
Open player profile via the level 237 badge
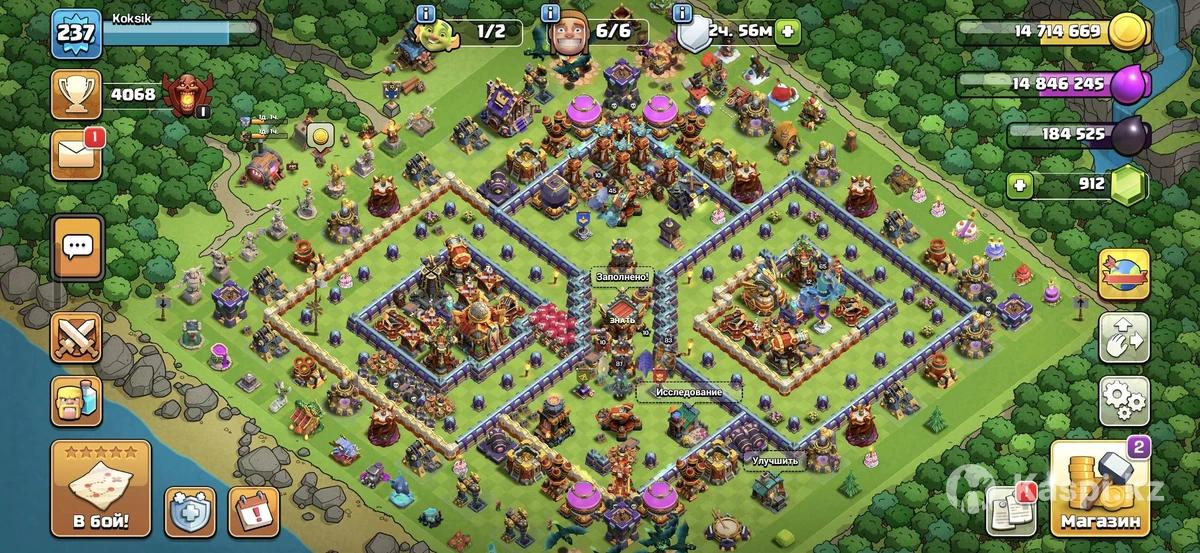coord(75,36)
